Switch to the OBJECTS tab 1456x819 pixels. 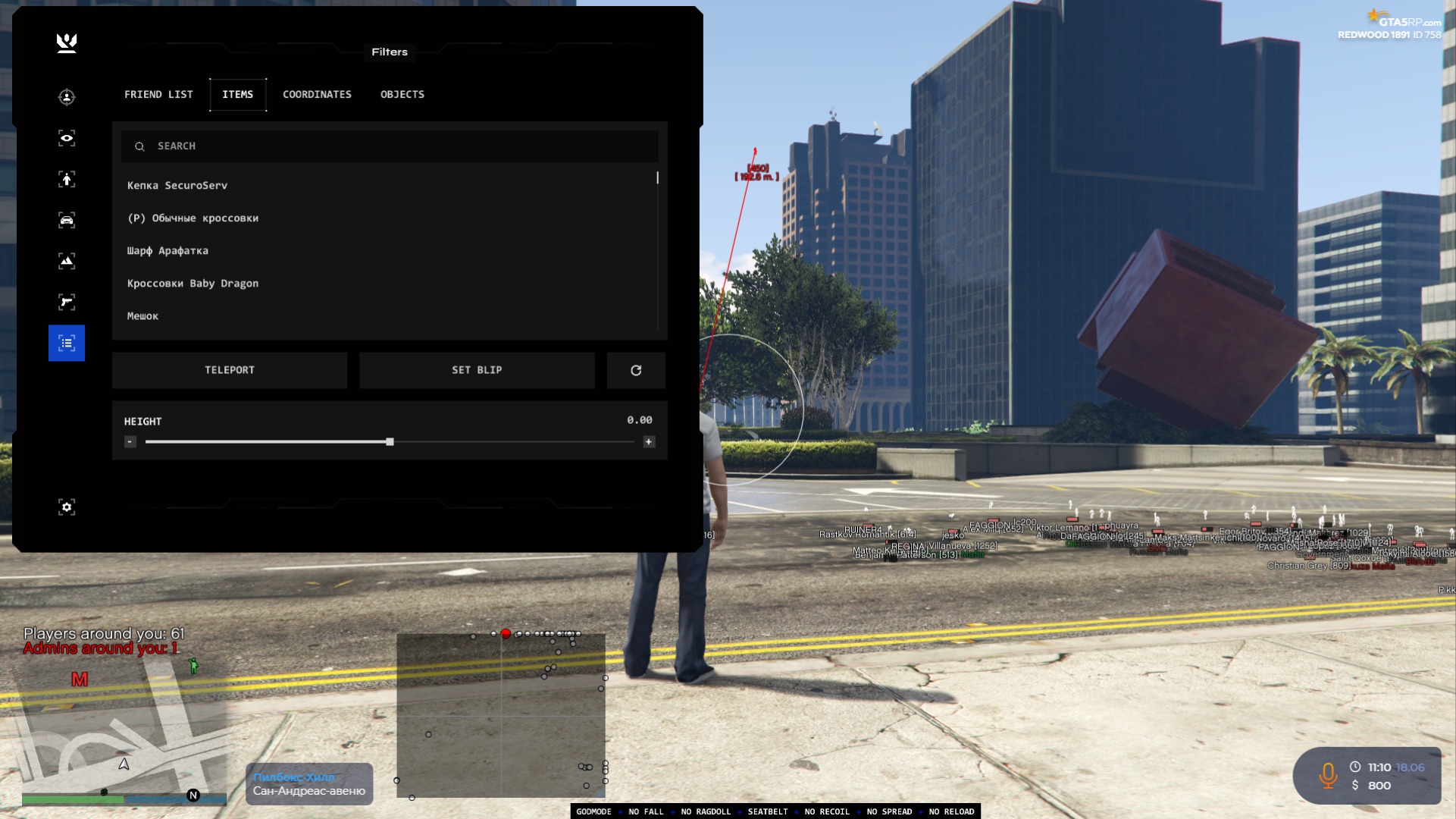tap(402, 94)
